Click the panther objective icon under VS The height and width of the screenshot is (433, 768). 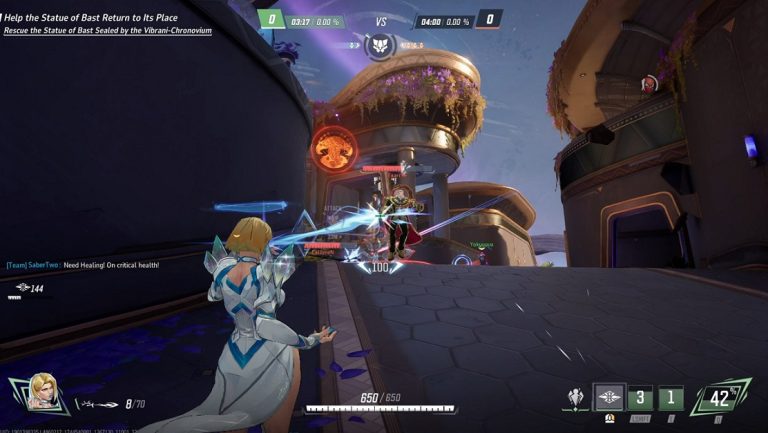[380, 45]
